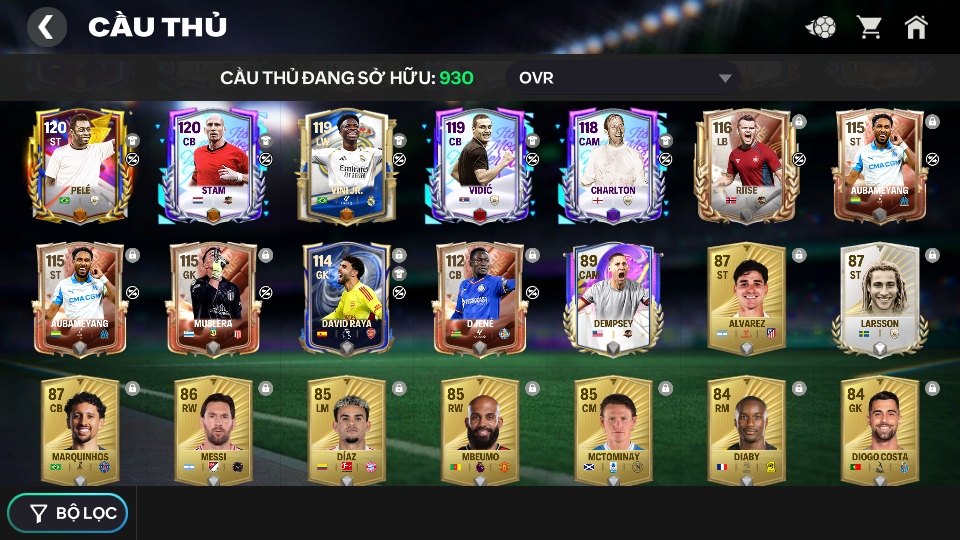The height and width of the screenshot is (540, 960).
Task: Choose the Messi 86 RW card
Action: 213,430
